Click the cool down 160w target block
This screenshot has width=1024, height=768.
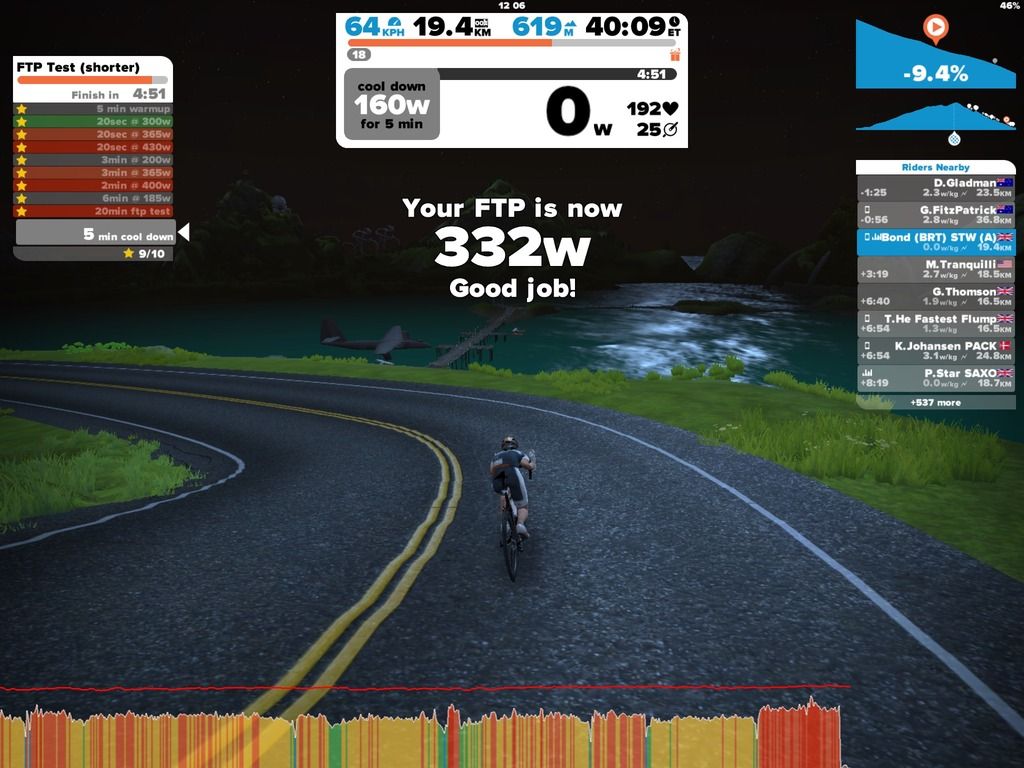point(391,104)
